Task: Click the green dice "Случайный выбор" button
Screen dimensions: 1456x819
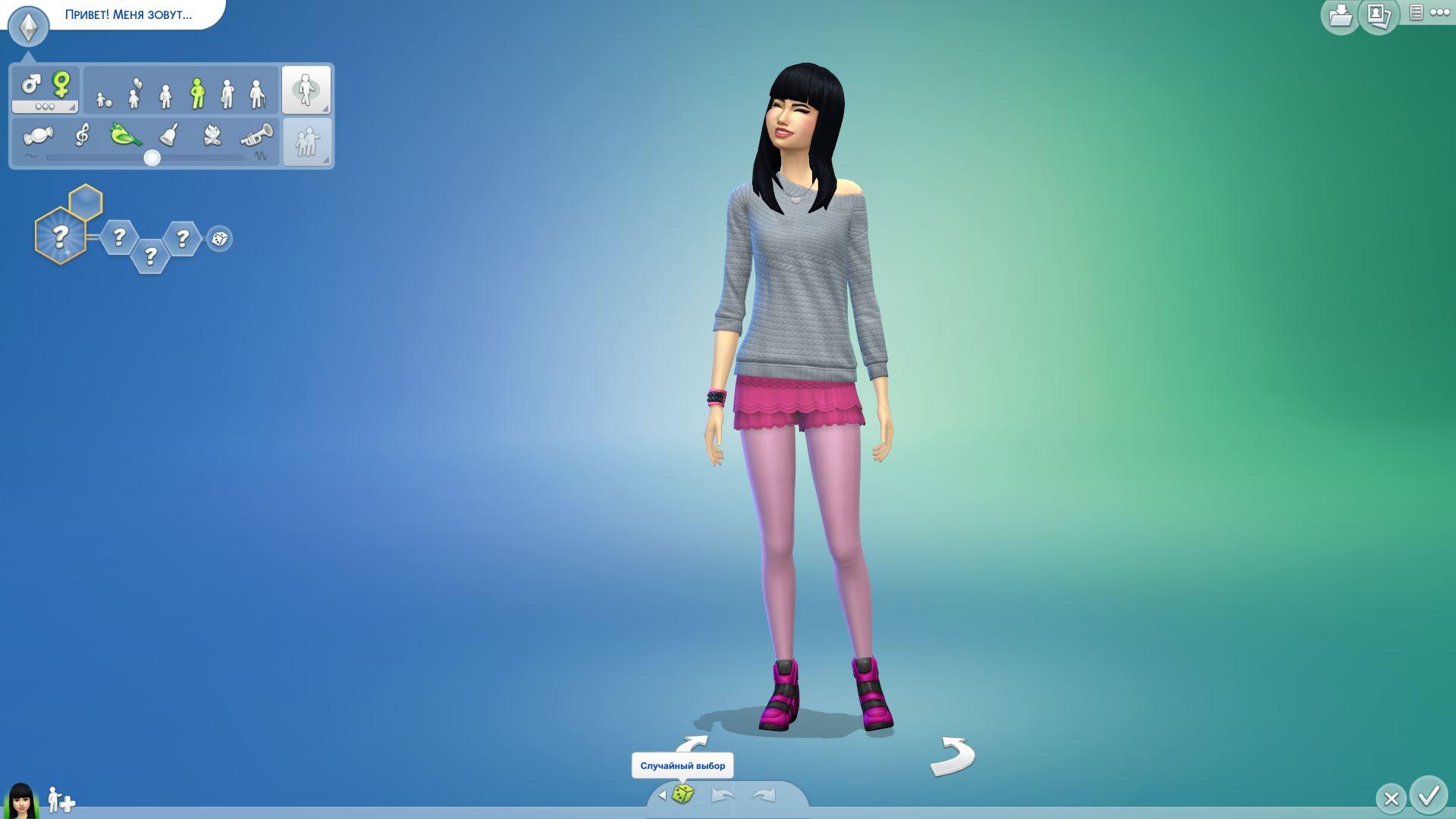Action: [x=683, y=795]
